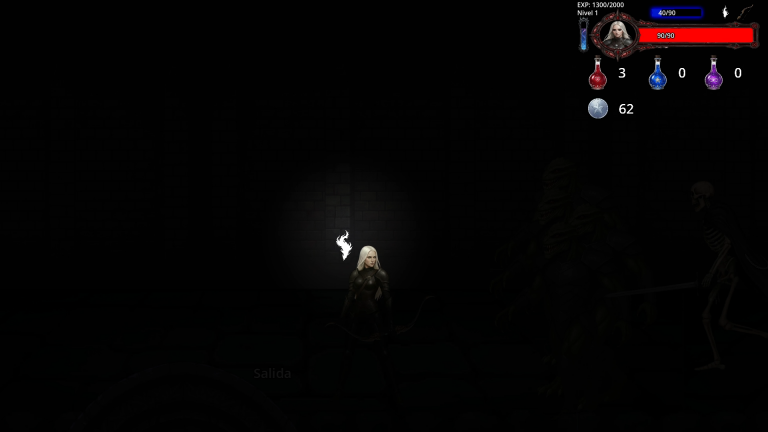Click the silver star coin icon
Image resolution: width=768 pixels, height=432 pixels.
tap(598, 109)
